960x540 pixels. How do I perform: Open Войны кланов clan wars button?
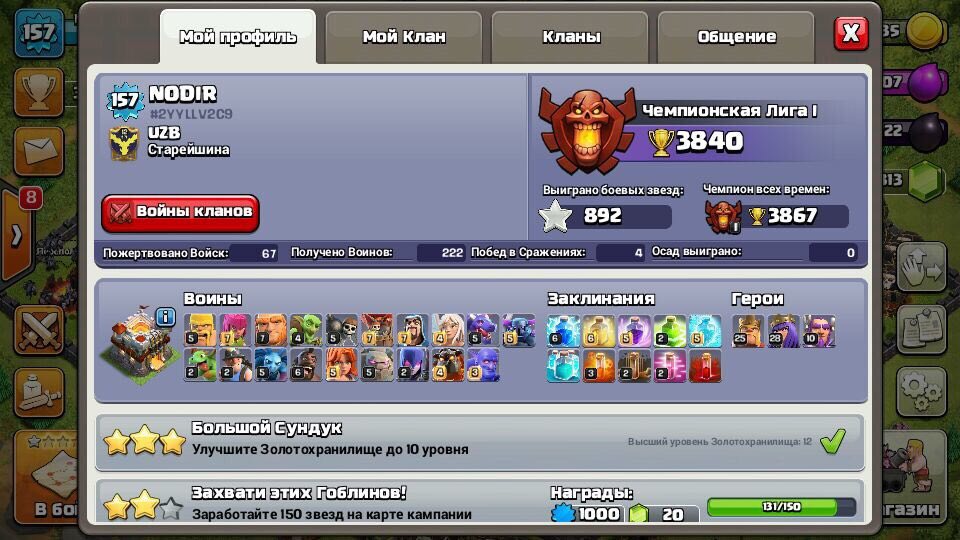coord(181,212)
